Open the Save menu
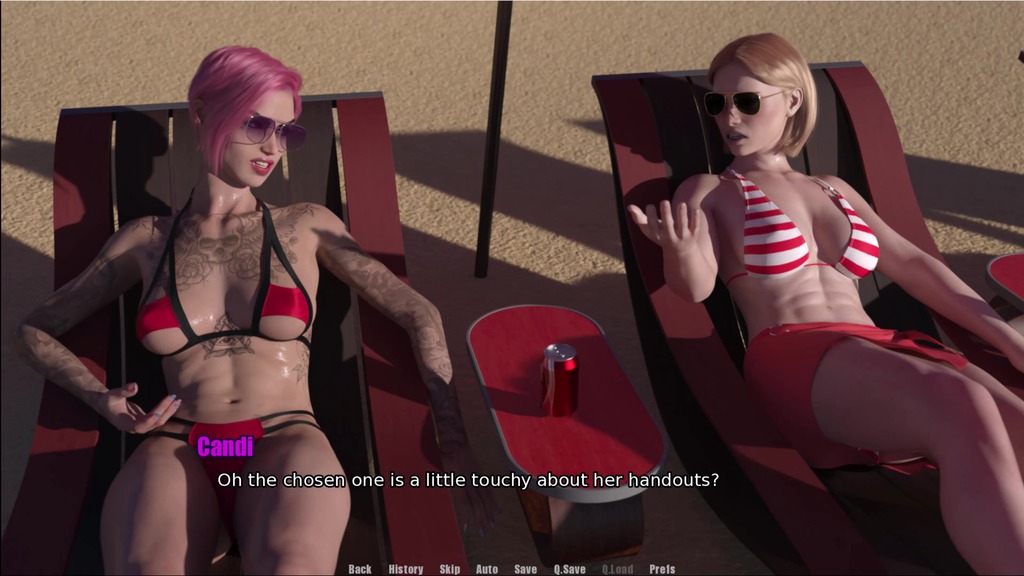Viewport: 1024px width, 576px height. click(525, 569)
